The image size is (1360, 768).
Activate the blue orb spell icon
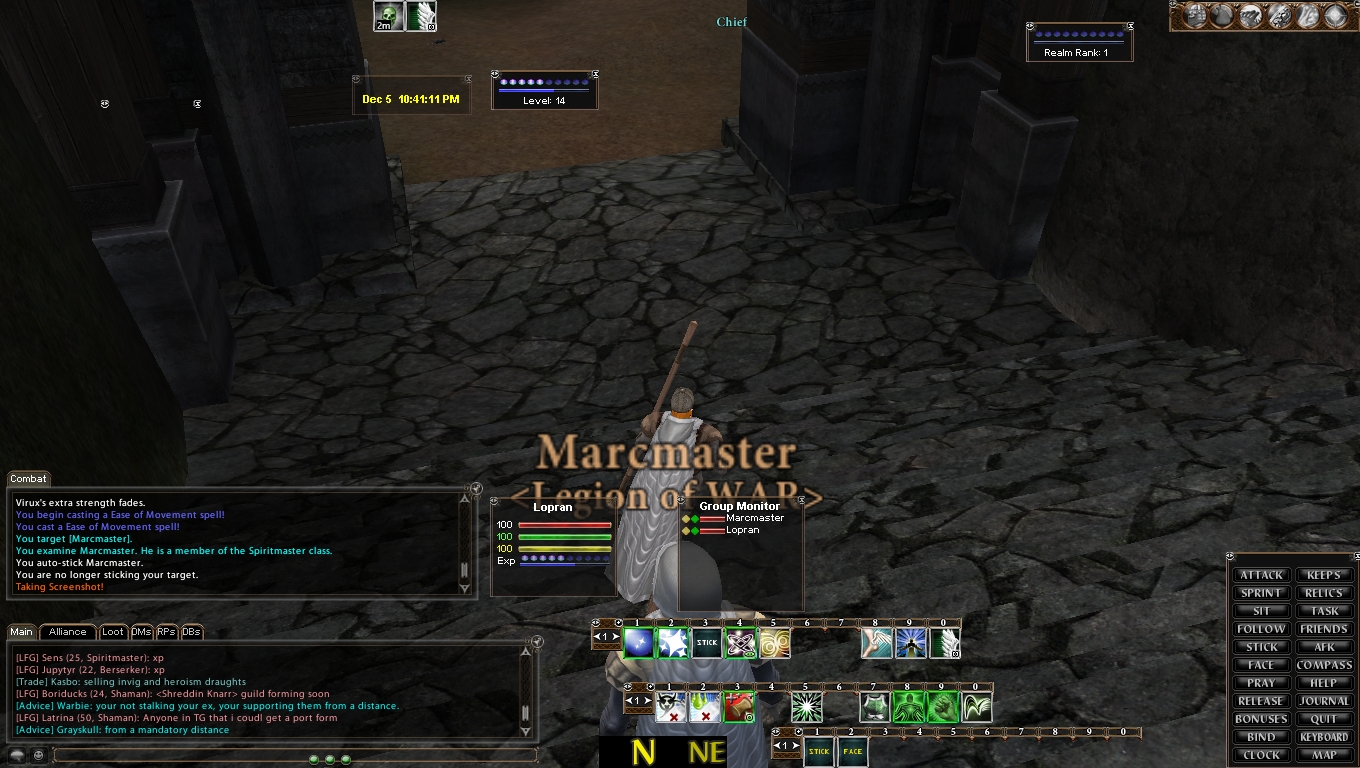[638, 643]
